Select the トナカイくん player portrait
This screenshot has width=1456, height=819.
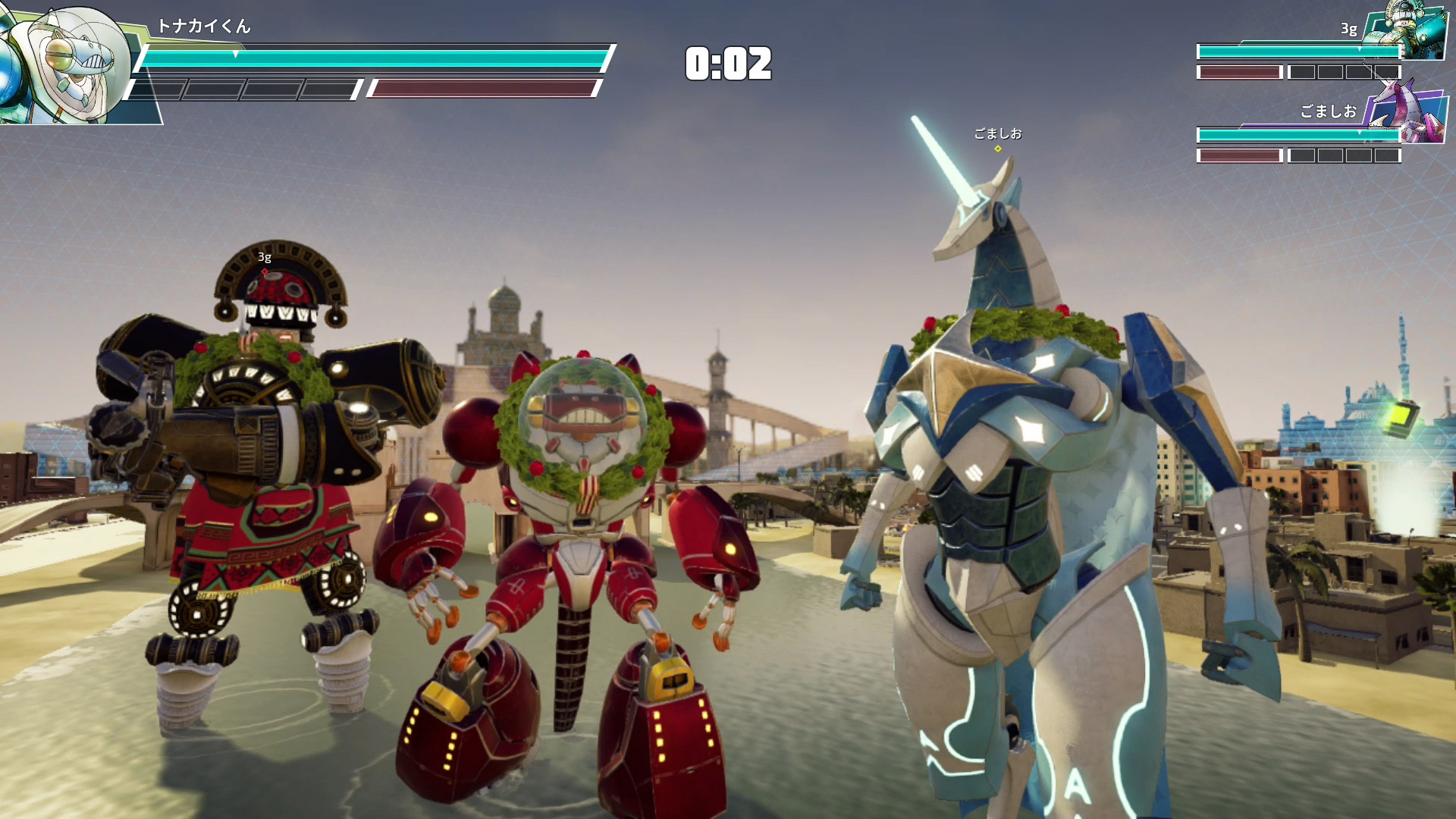point(68,61)
